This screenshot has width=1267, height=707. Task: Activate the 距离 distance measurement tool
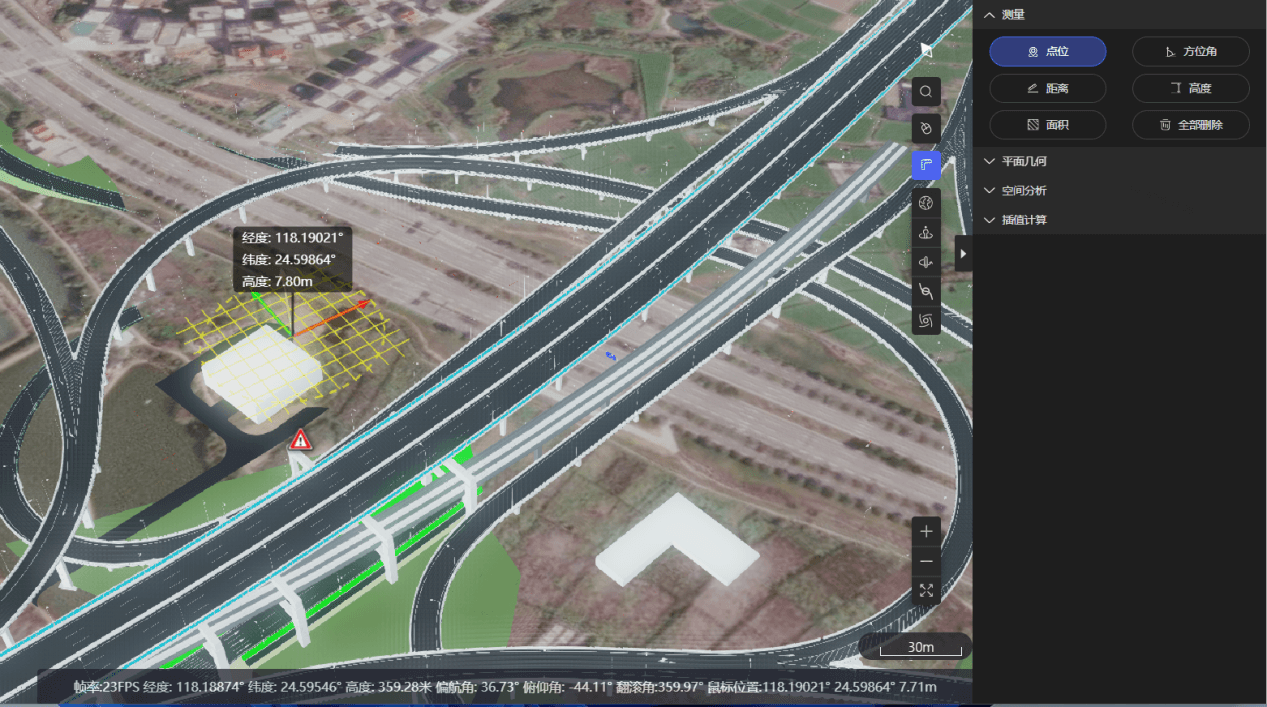(x=1047, y=88)
